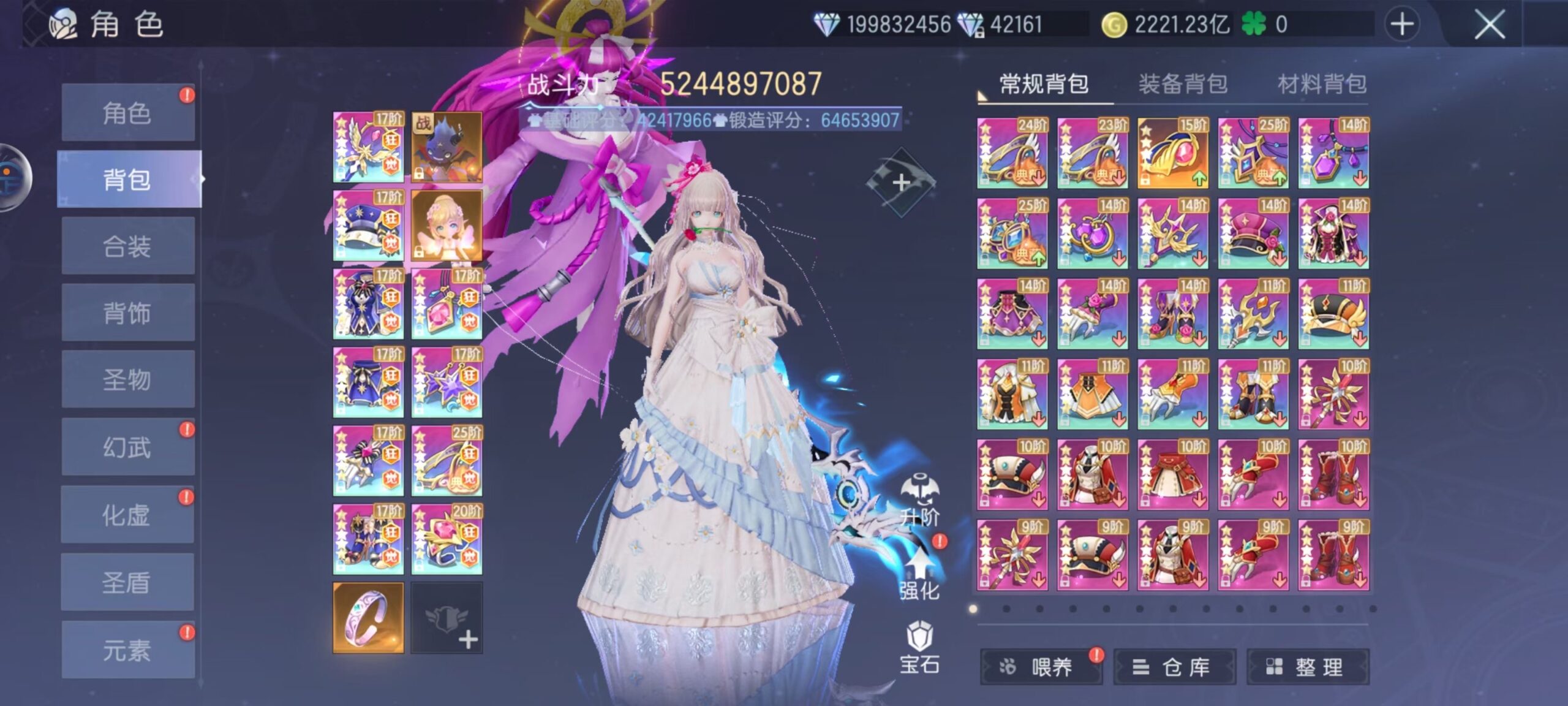
Task: Open the 升阶 upgrade function
Action: click(x=919, y=499)
